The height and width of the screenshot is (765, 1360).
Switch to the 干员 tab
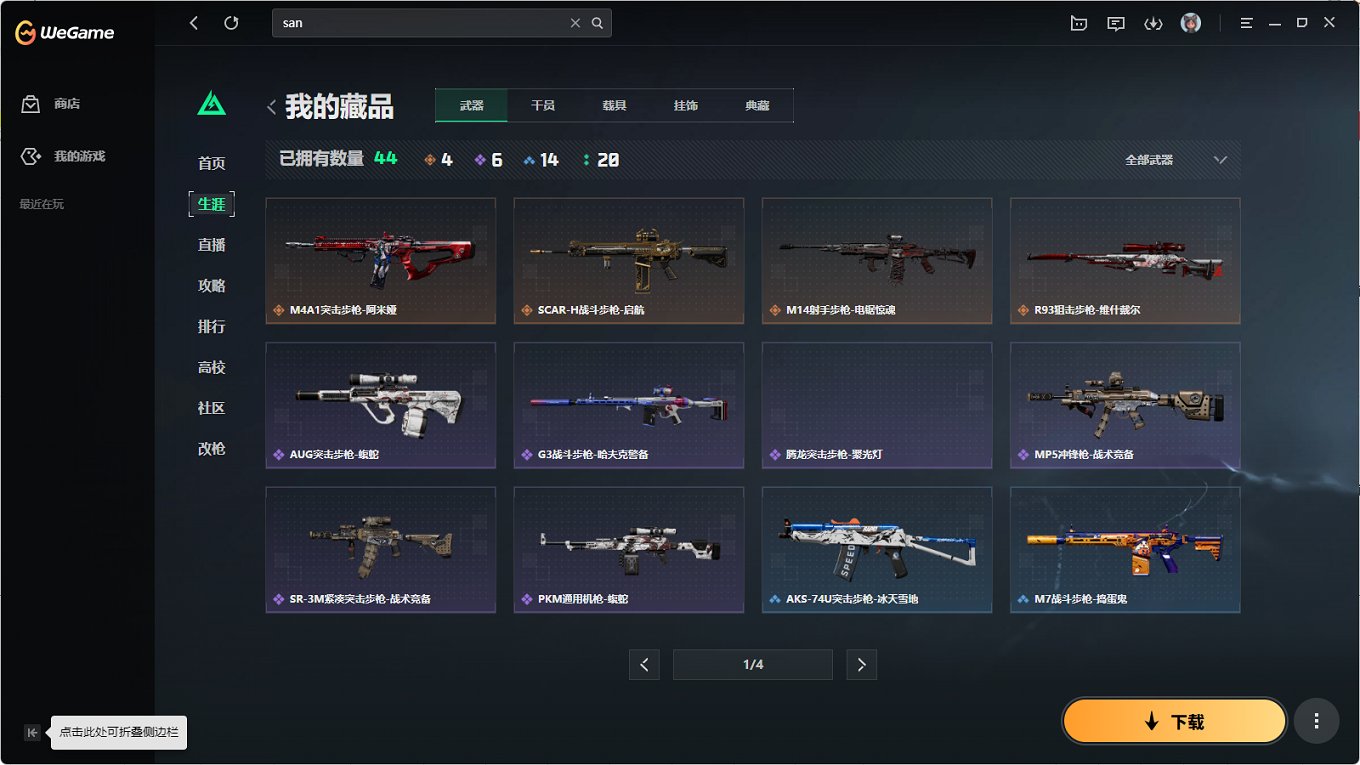(x=543, y=104)
